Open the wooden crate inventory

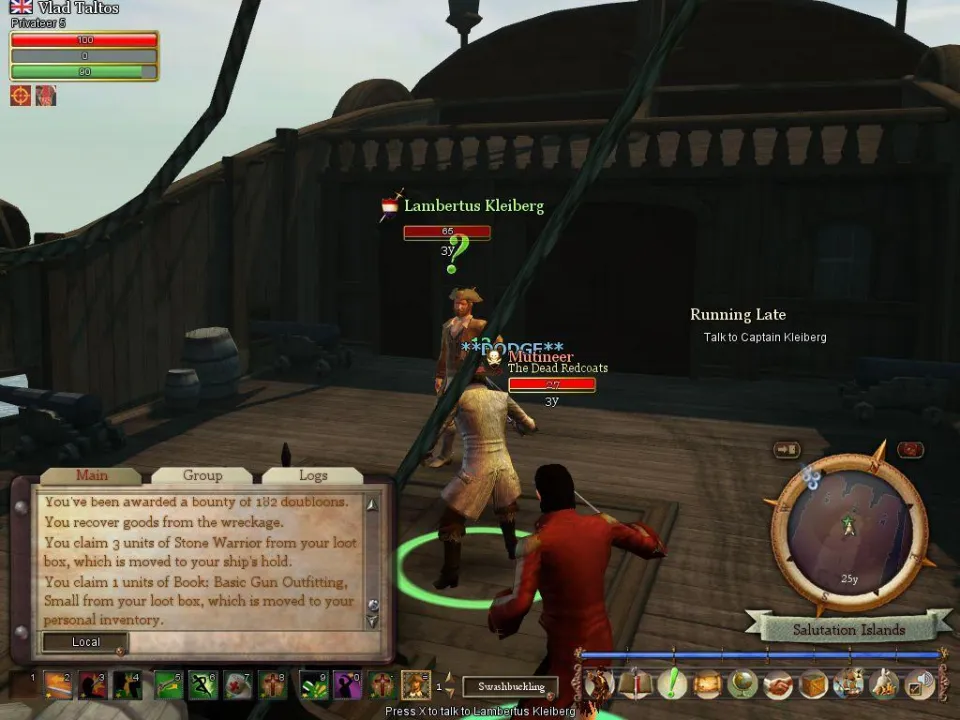[812, 684]
